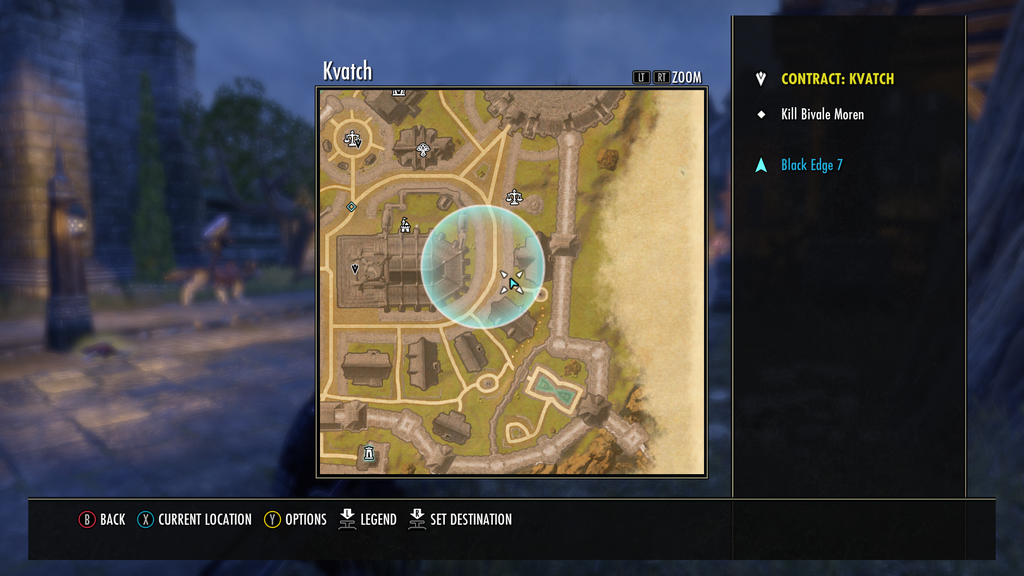
Task: Select the black quest pointer on the large hall
Action: pyautogui.click(x=355, y=269)
